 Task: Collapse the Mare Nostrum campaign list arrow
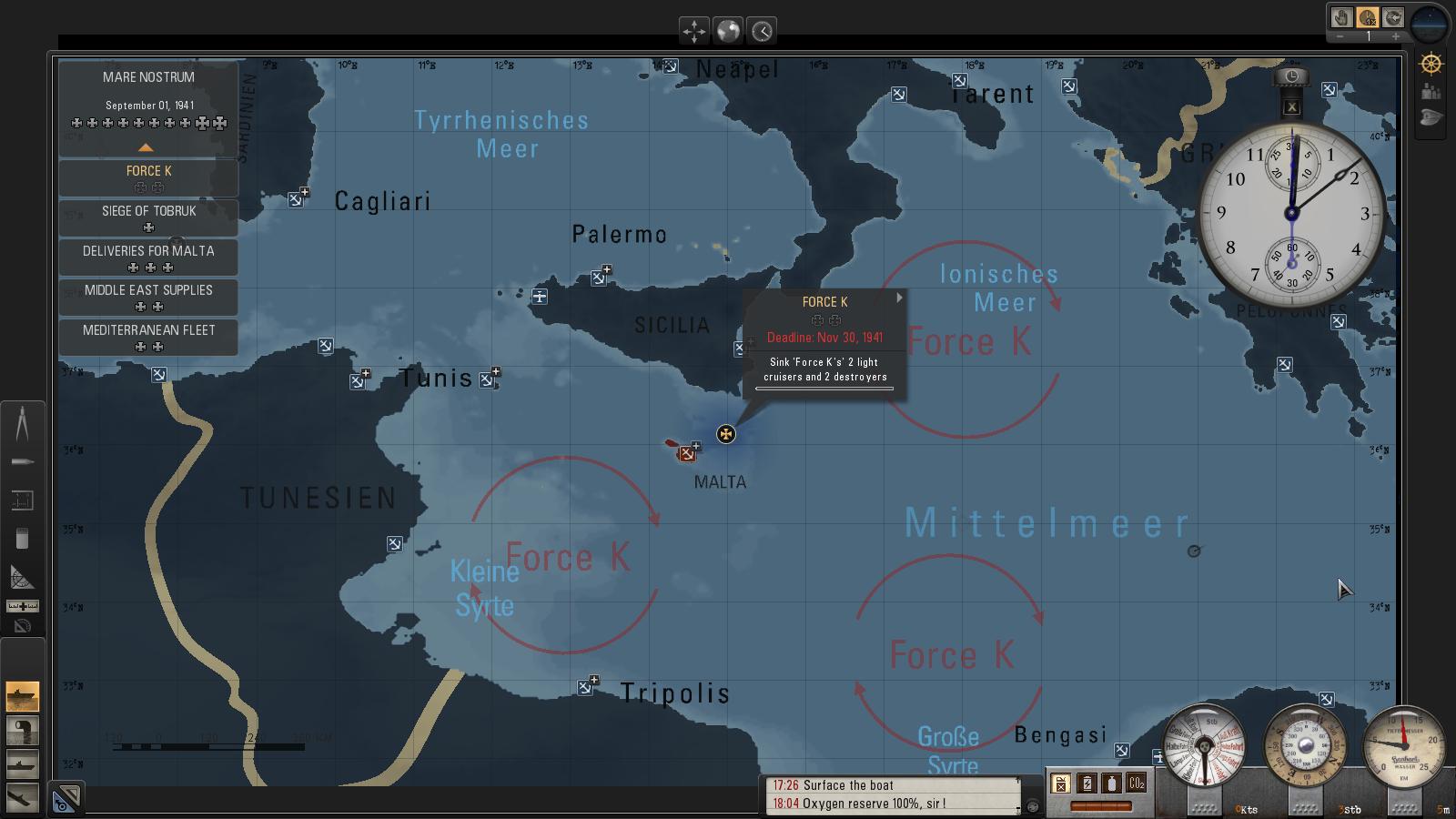146,147
